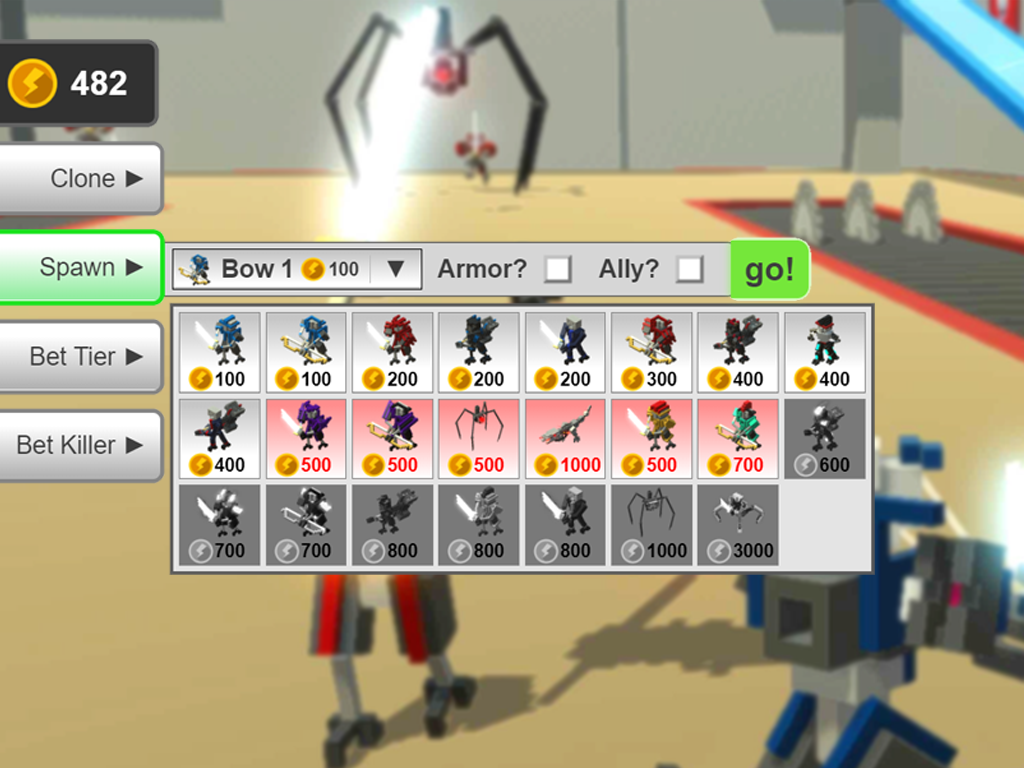This screenshot has height=768, width=1024.
Task: Hit the green go! button
Action: click(768, 269)
